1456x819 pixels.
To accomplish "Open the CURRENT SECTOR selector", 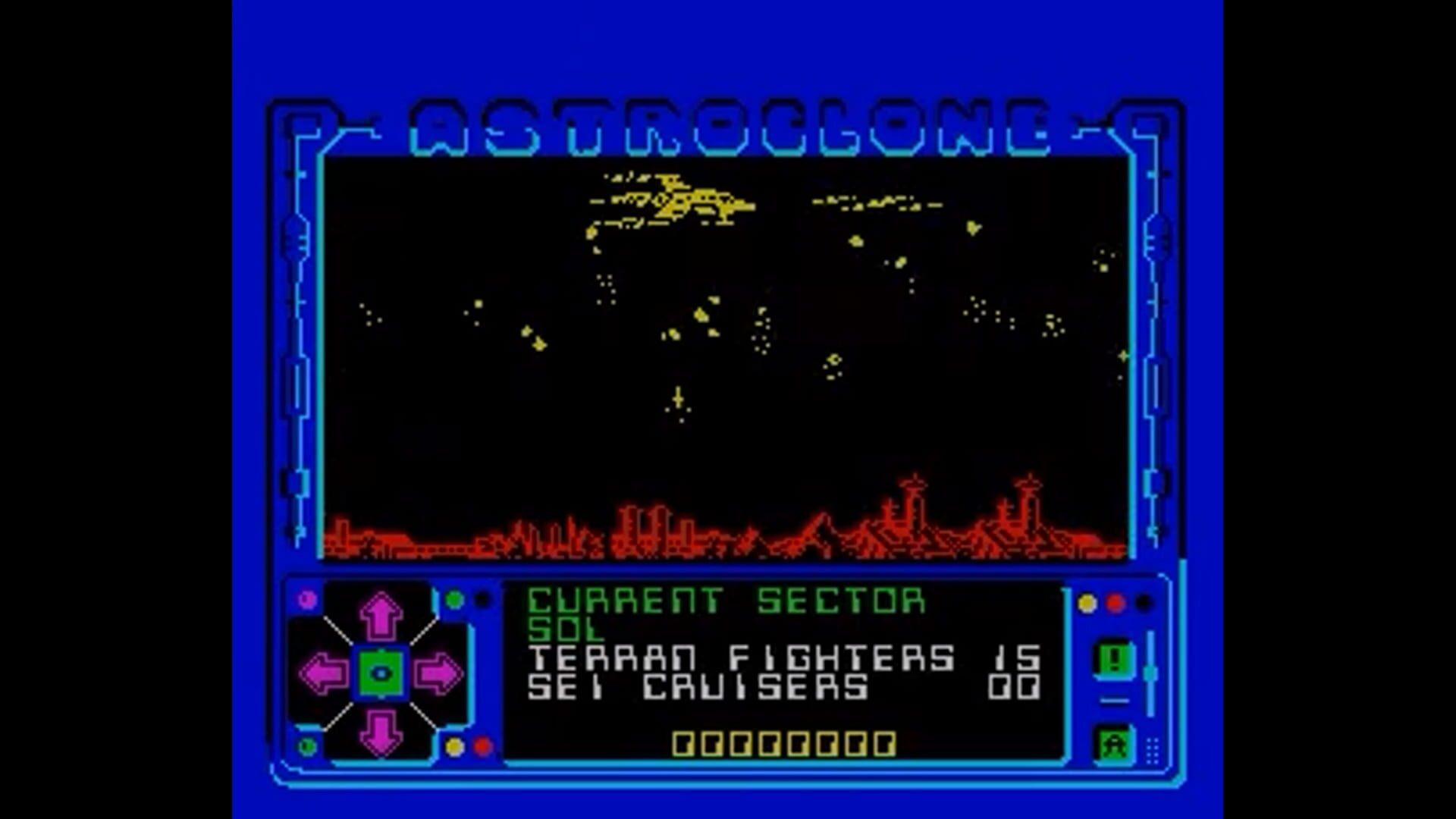I will pyautogui.click(x=724, y=601).
